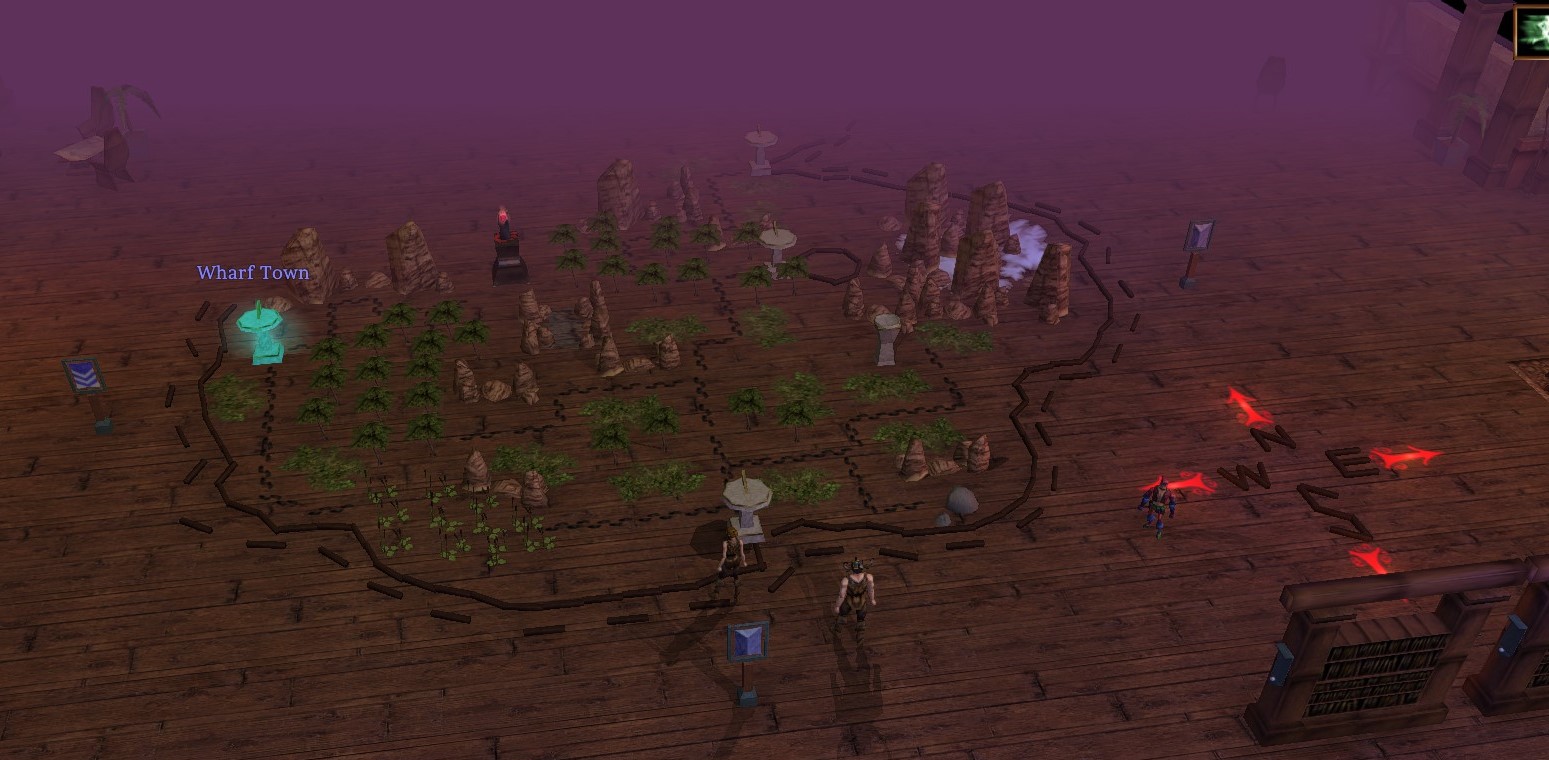Click the green glowing status effect icon
1549x760 pixels.
(1533, 33)
